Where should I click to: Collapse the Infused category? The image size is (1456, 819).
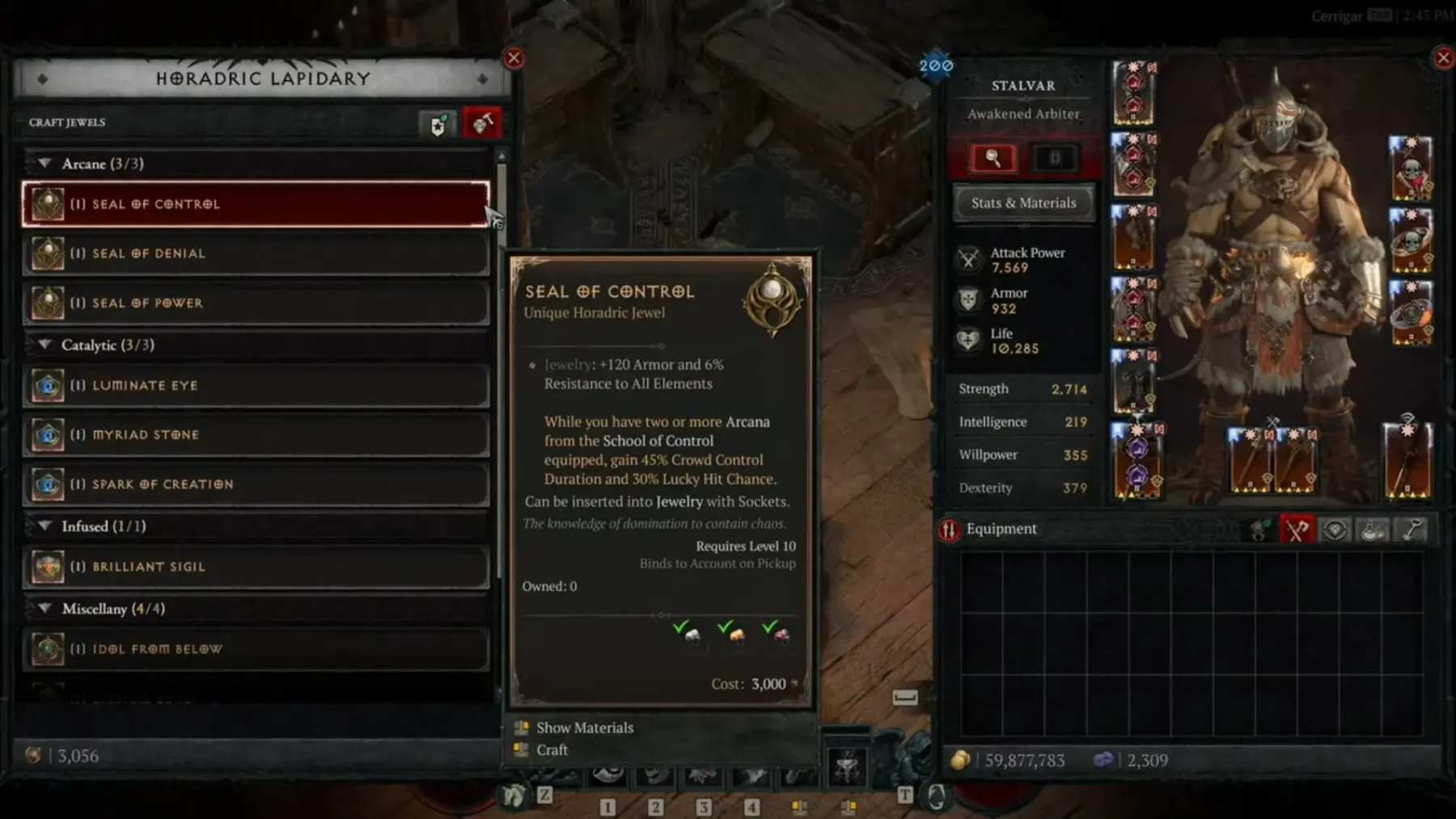click(x=45, y=526)
